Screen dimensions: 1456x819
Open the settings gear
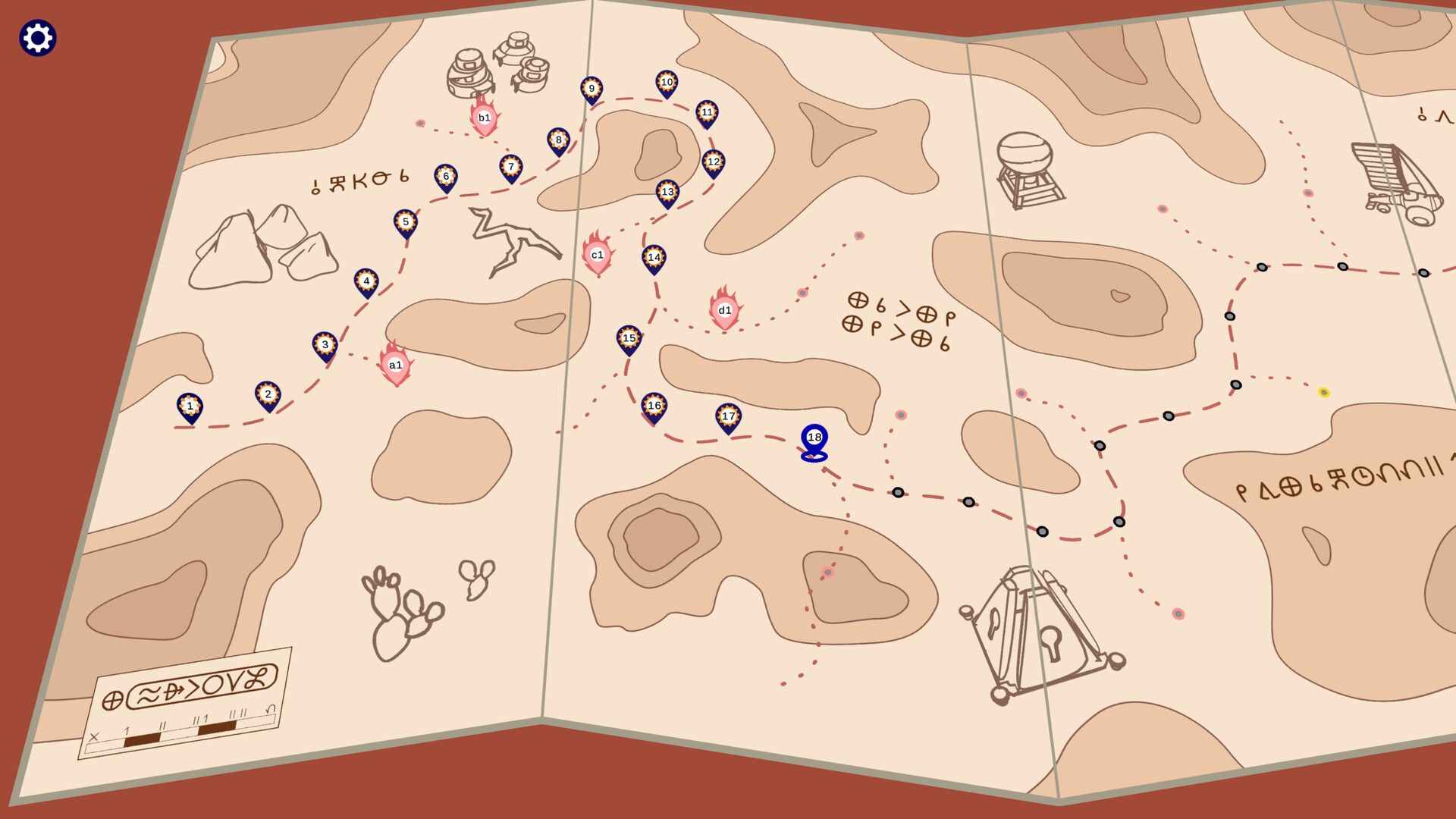click(36, 36)
